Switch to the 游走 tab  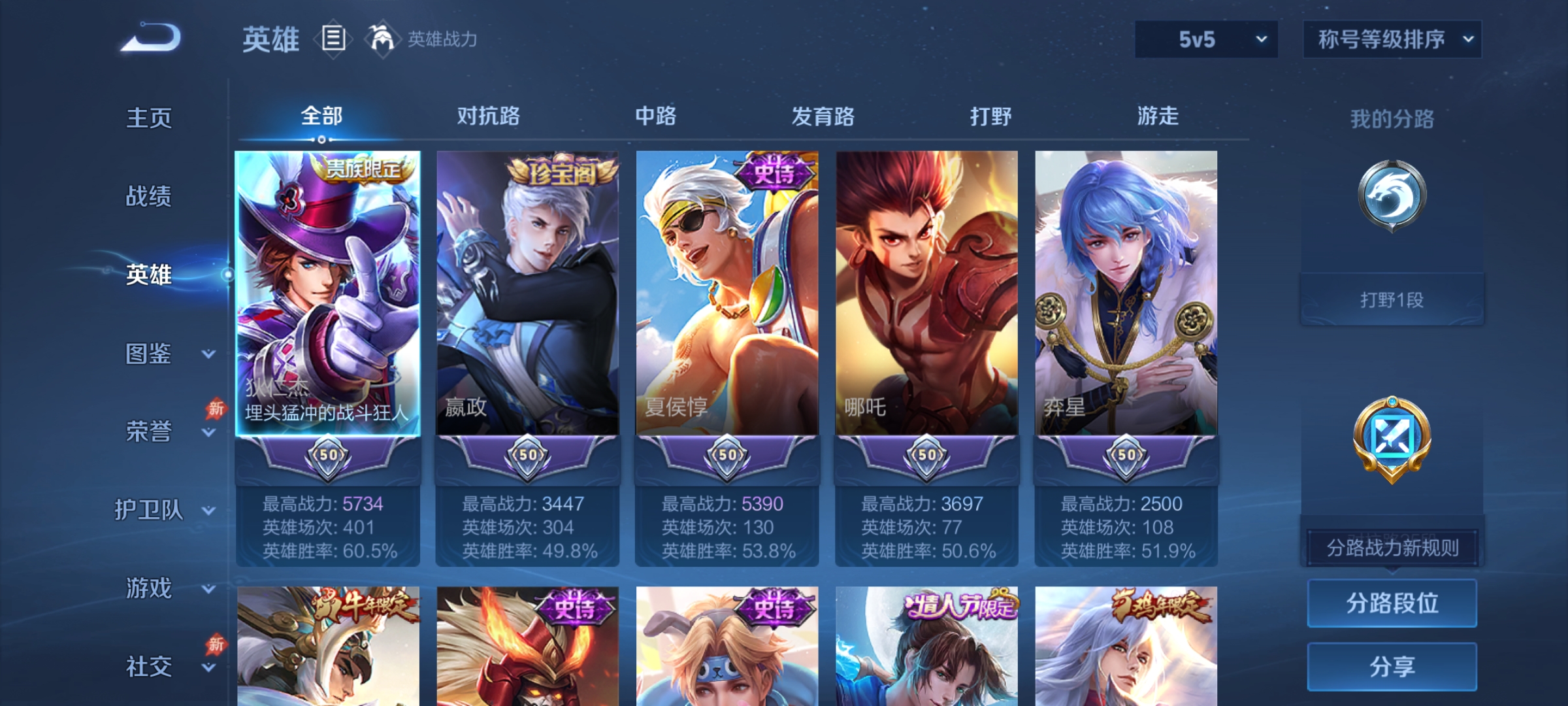(1156, 115)
